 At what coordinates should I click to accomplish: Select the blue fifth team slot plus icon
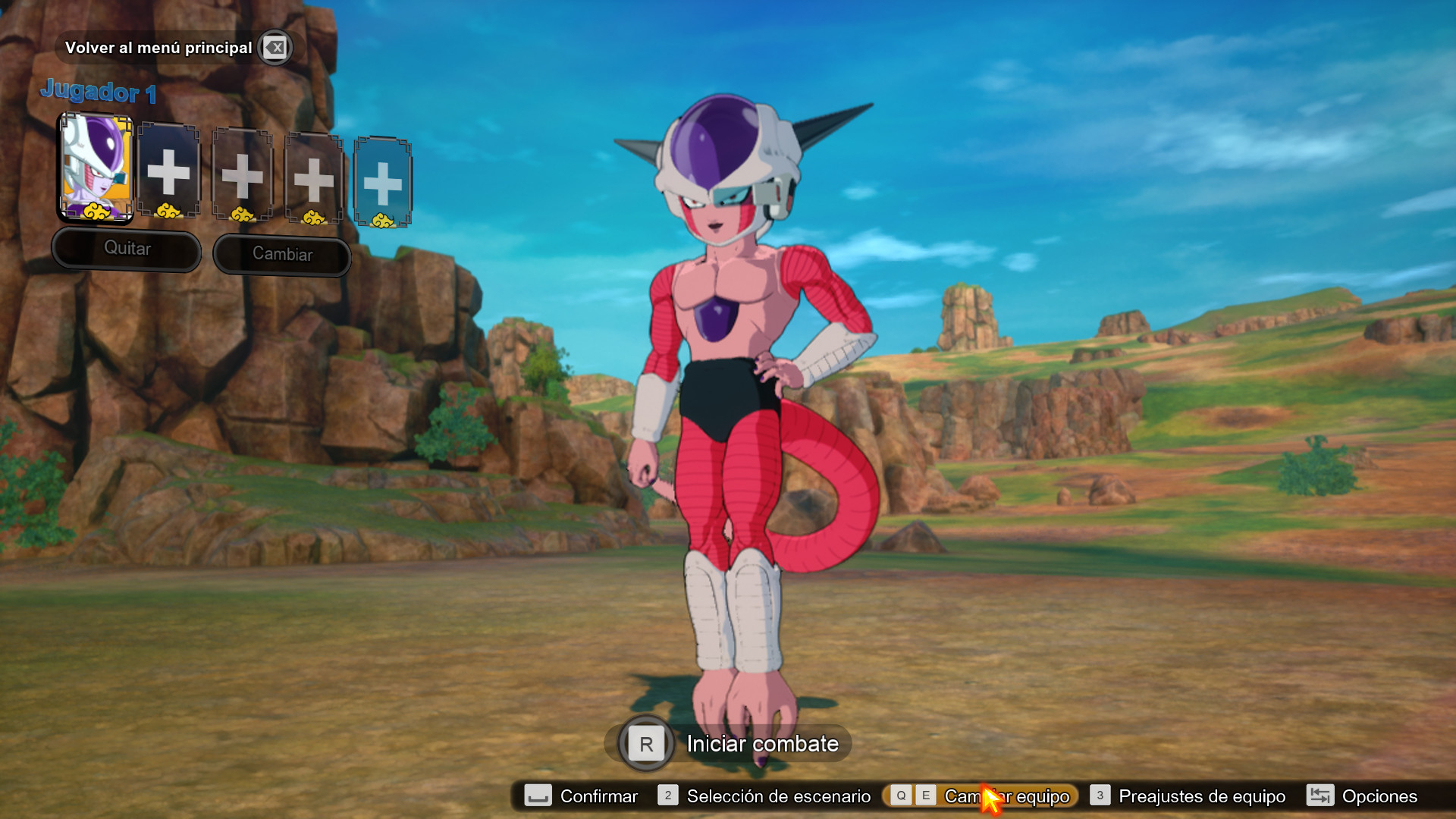click(384, 179)
